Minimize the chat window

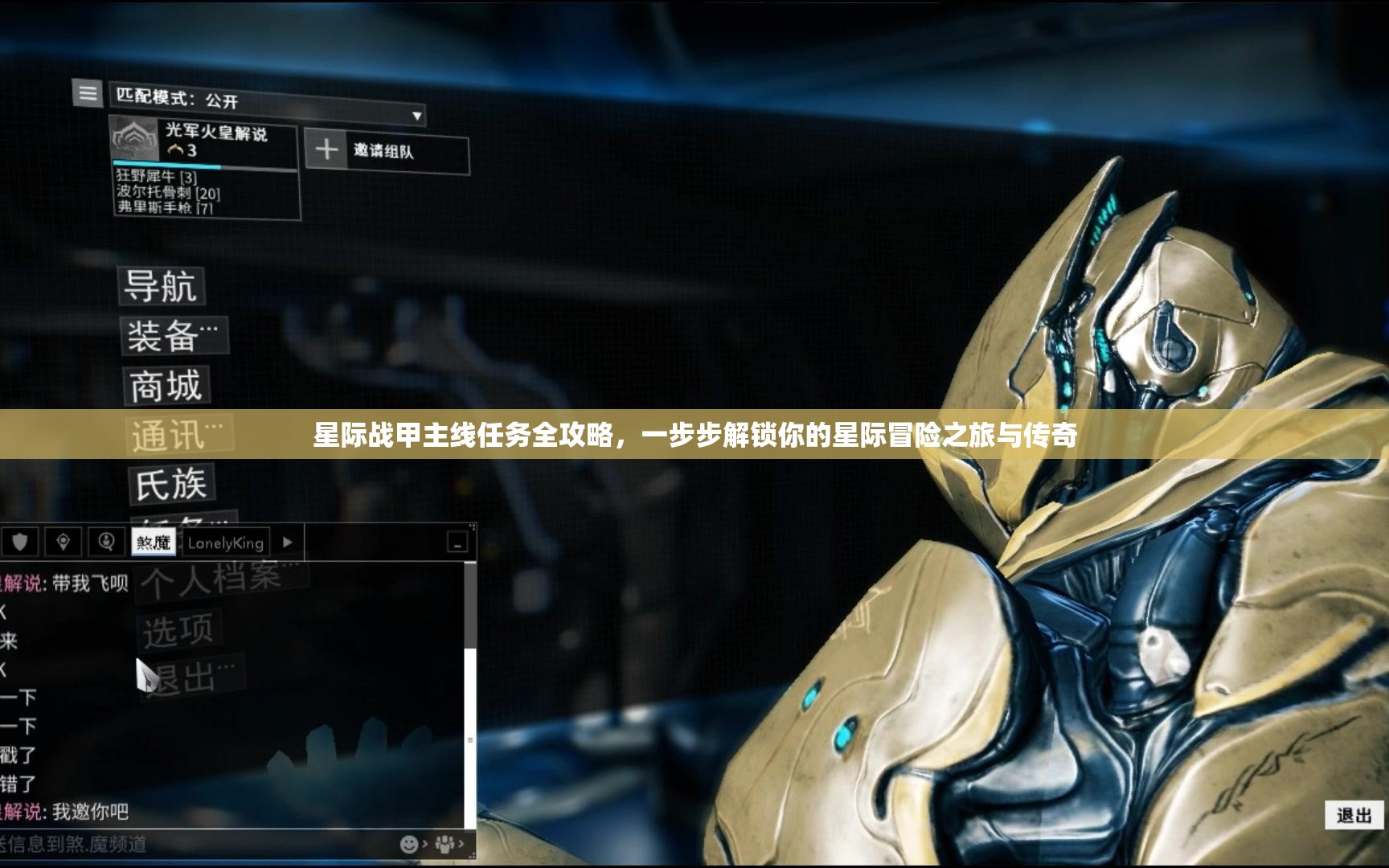(x=457, y=543)
